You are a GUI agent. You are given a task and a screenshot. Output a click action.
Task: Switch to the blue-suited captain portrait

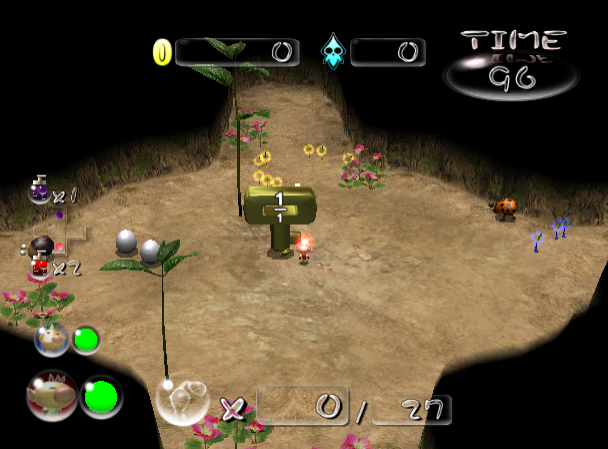51,340
